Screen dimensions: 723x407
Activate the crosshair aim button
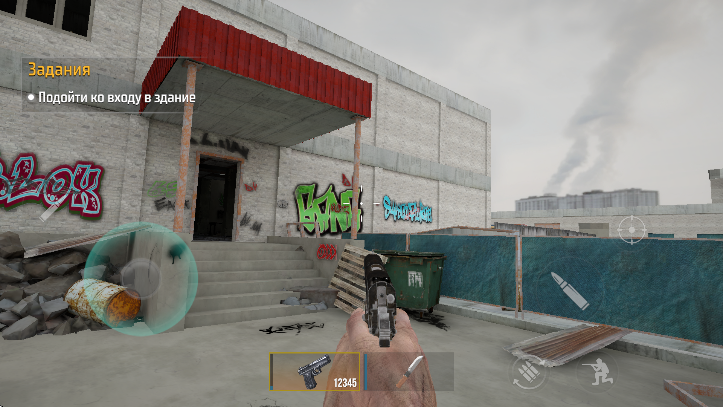pyautogui.click(x=632, y=229)
